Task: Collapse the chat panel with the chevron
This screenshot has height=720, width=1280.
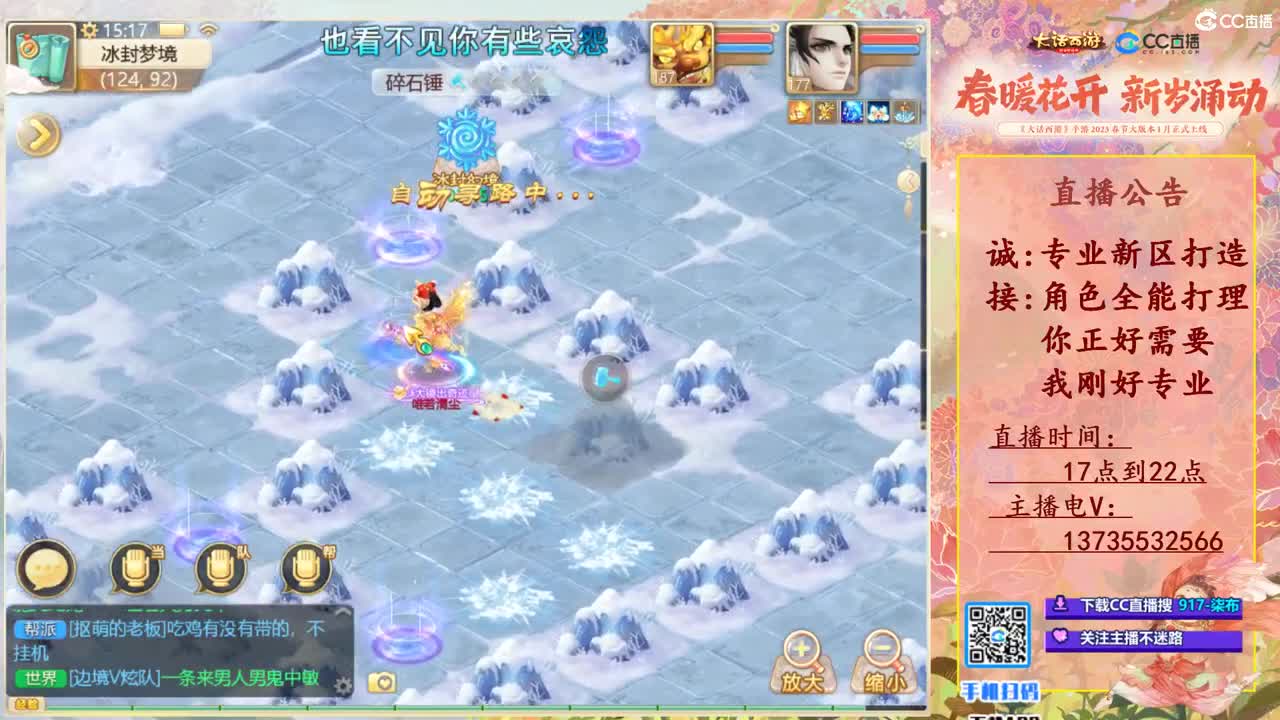Action: click(341, 609)
